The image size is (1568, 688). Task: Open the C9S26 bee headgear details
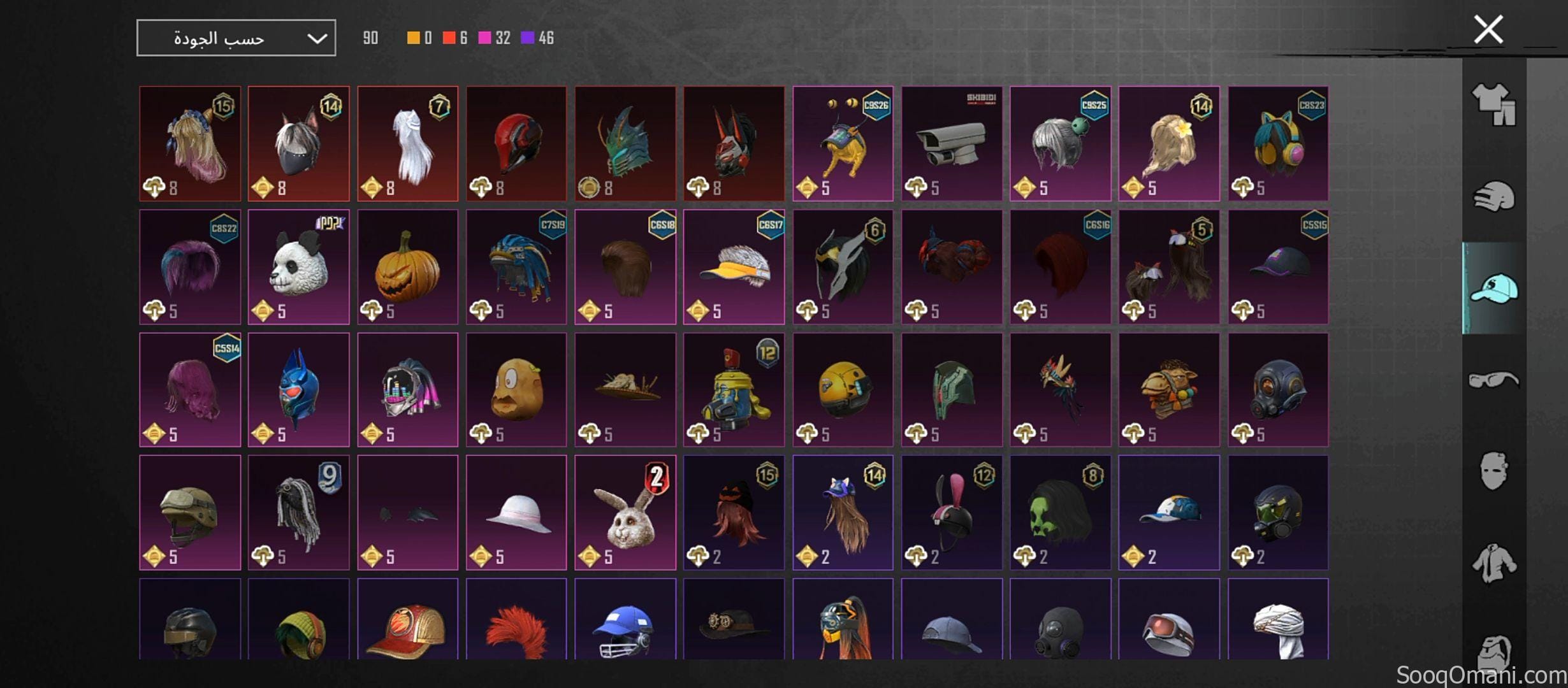pyautogui.click(x=843, y=142)
